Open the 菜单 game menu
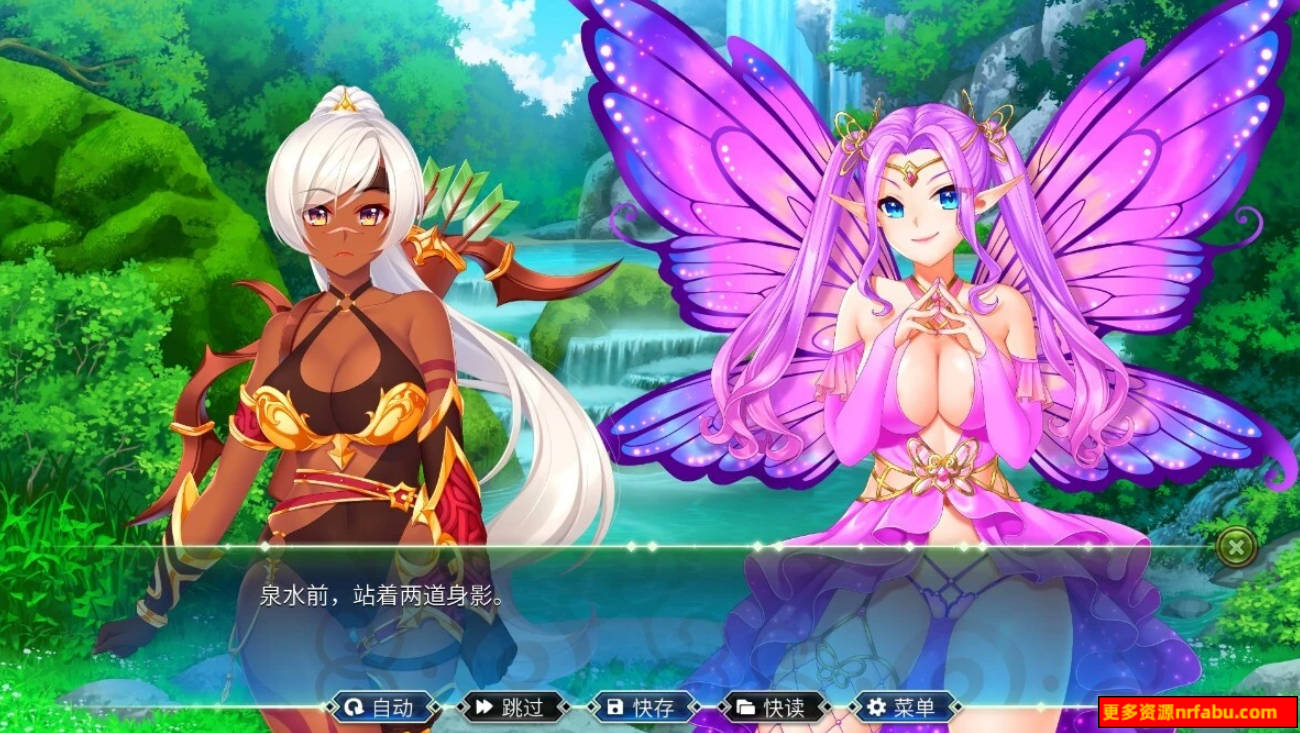This screenshot has width=1300, height=733. click(x=904, y=707)
